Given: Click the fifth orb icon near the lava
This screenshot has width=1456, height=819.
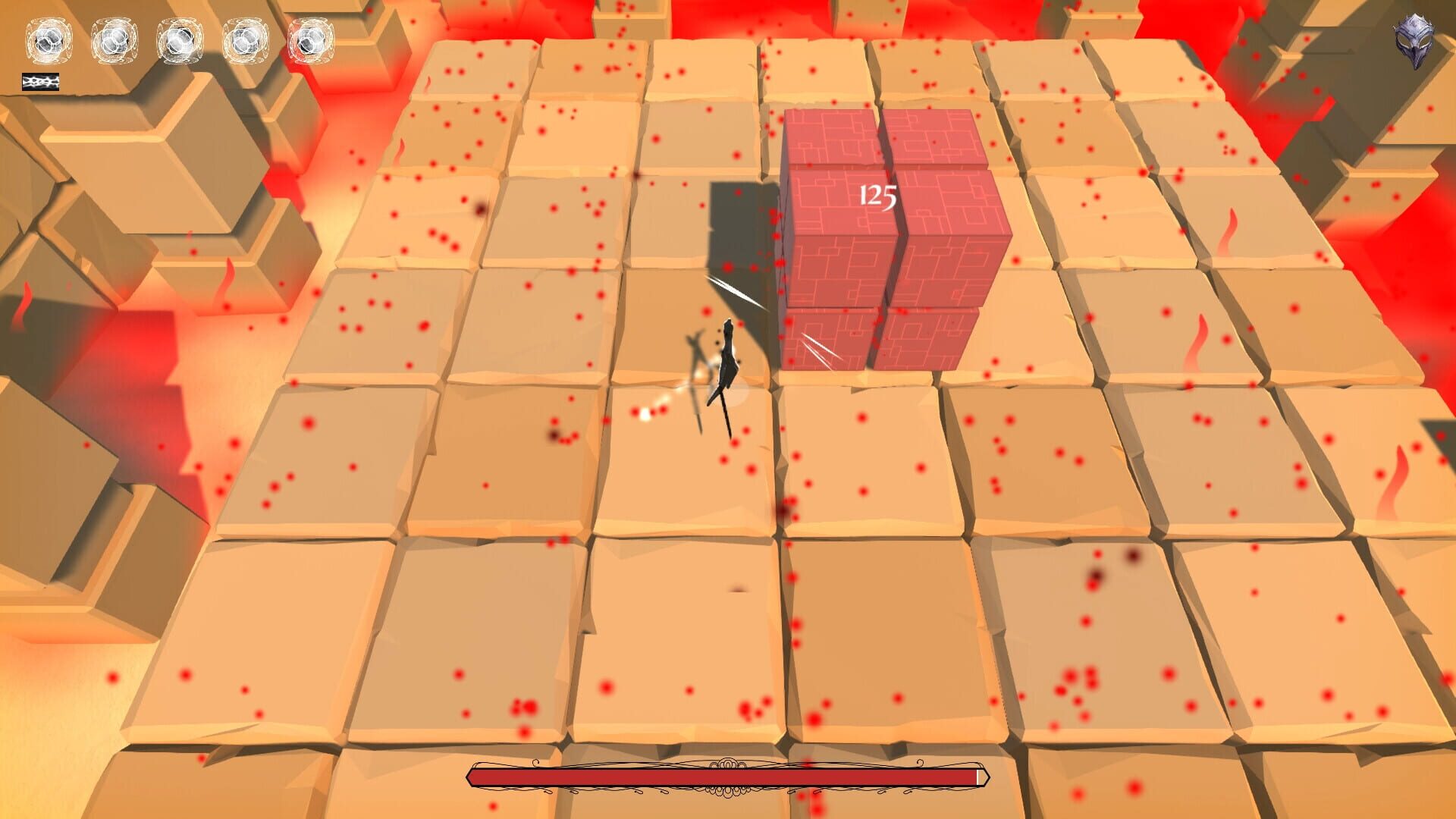Looking at the screenshot, I should [x=311, y=42].
